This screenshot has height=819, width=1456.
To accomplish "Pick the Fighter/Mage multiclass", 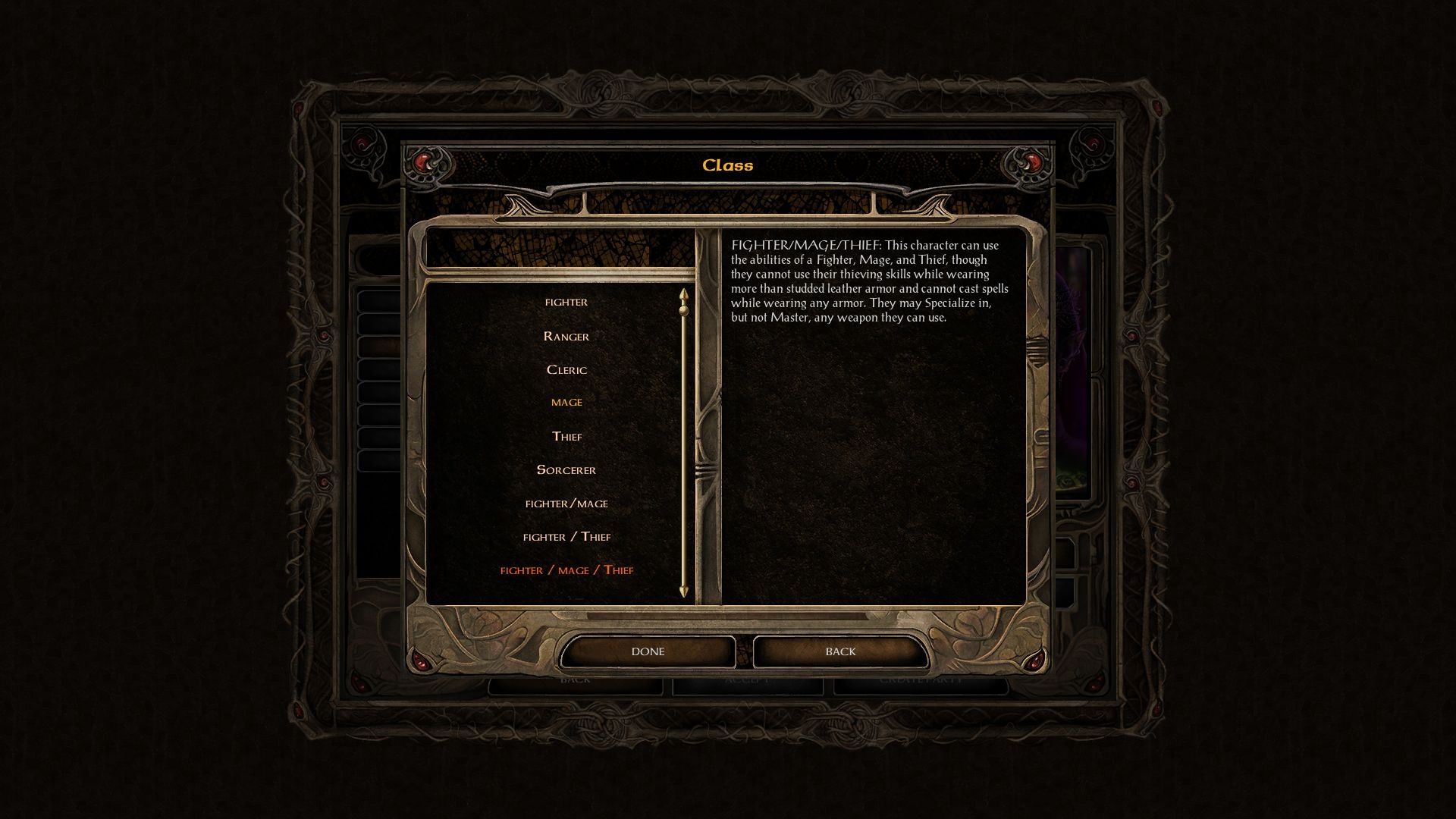I will point(566,504).
